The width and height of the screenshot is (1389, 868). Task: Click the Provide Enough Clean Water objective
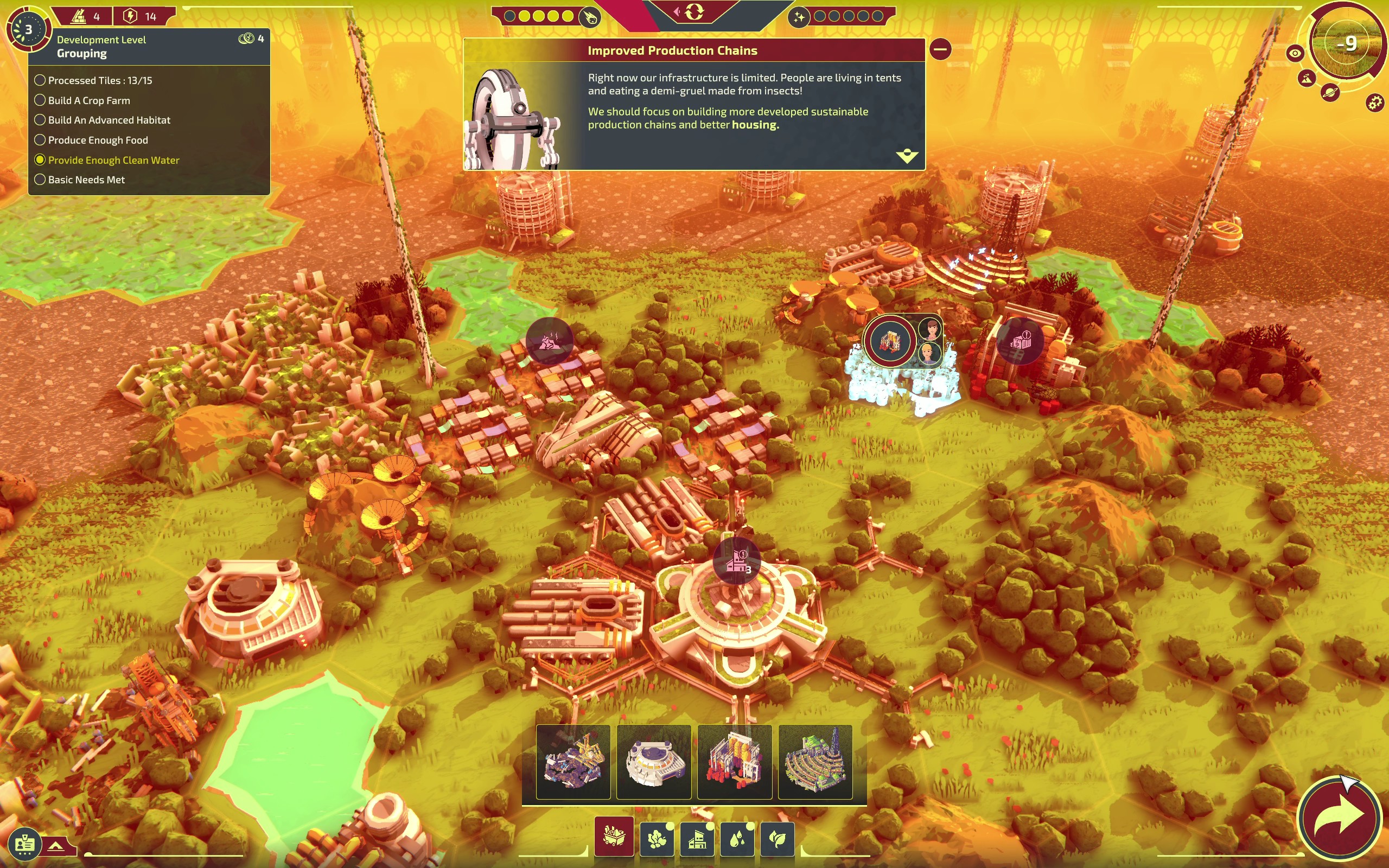113,160
